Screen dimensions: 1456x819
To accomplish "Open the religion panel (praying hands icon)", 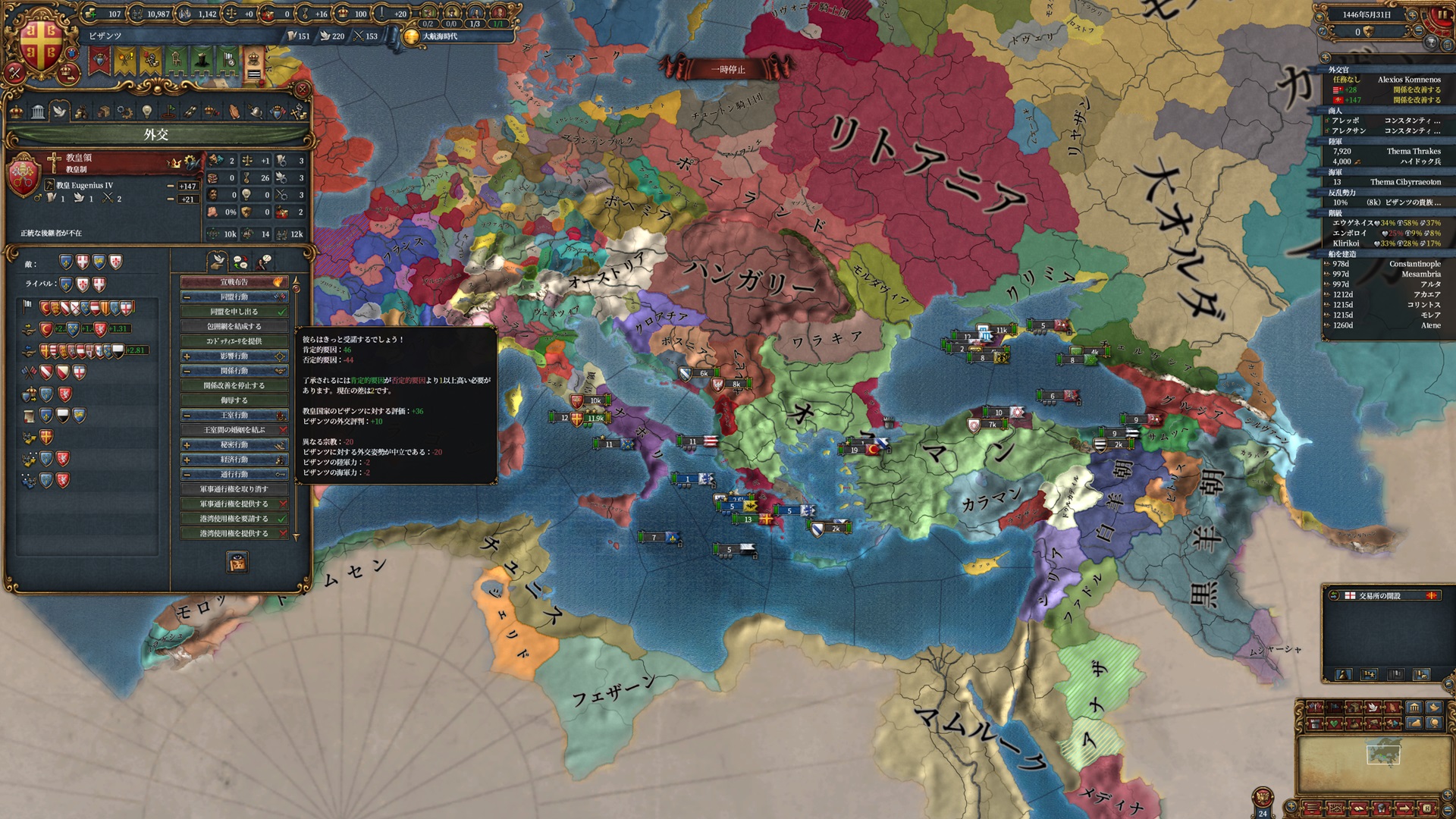I will (x=234, y=111).
